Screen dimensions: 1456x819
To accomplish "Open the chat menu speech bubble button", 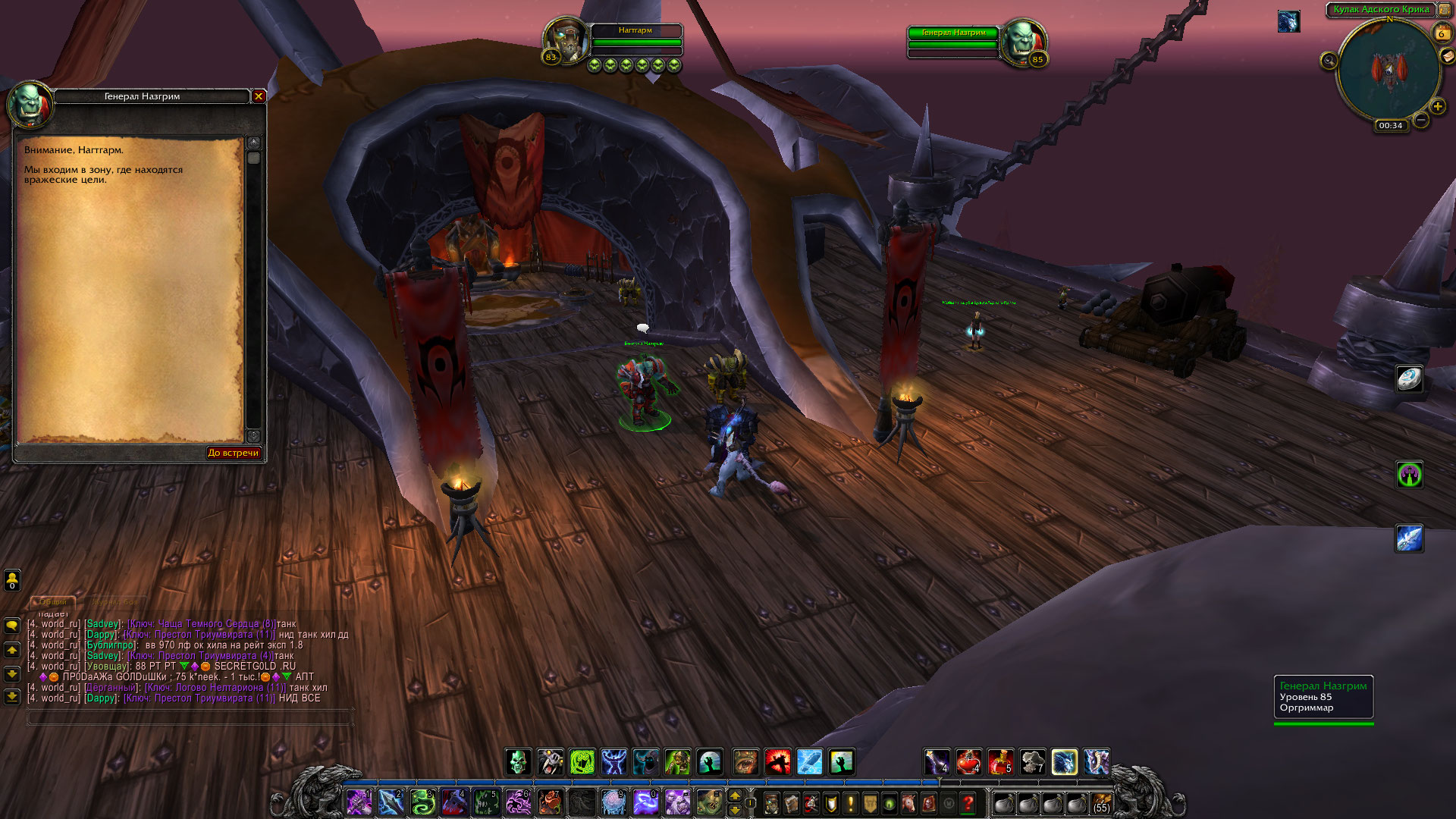I will pyautogui.click(x=12, y=626).
